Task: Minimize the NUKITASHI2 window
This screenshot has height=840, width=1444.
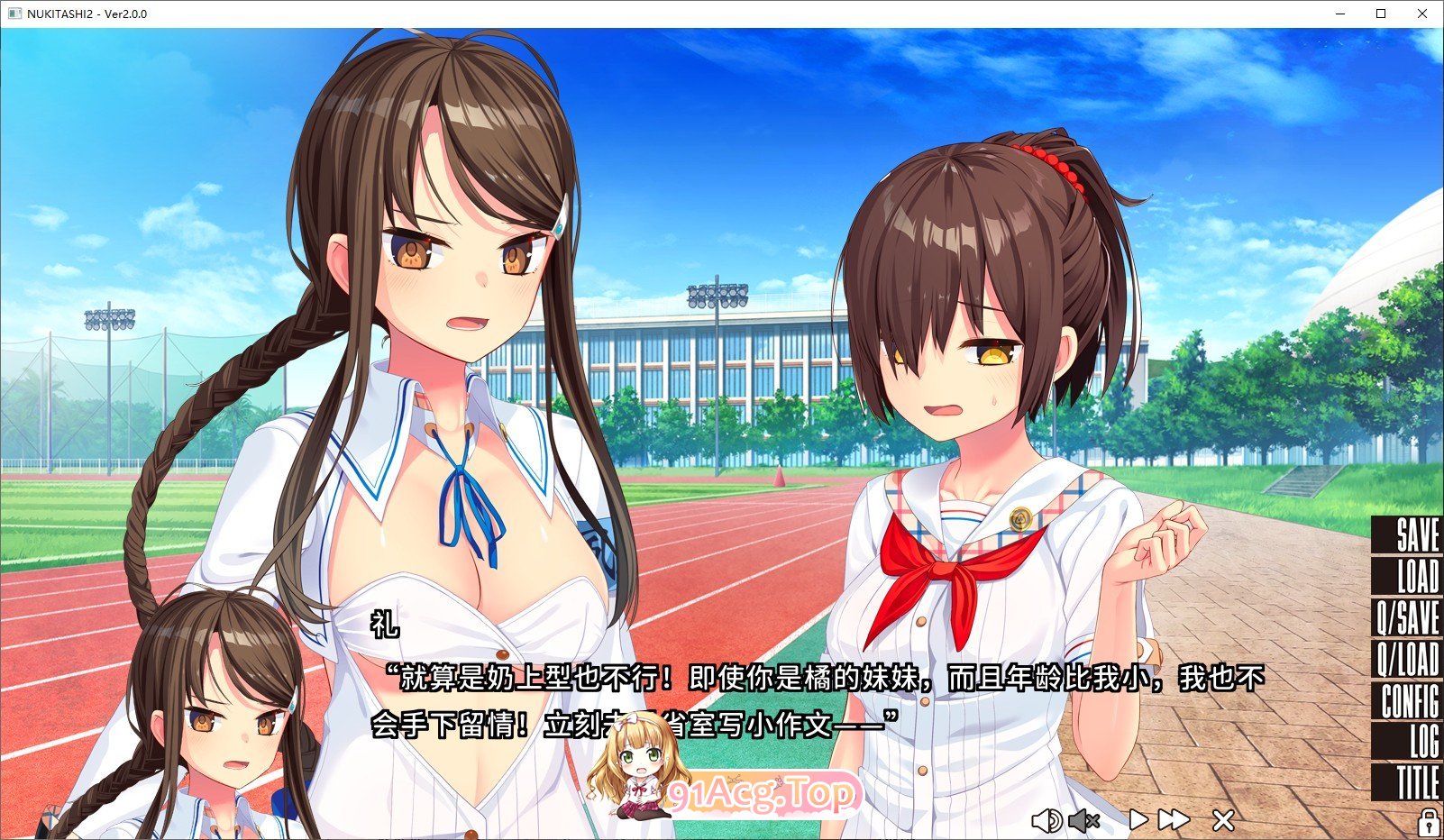Action: click(1339, 14)
